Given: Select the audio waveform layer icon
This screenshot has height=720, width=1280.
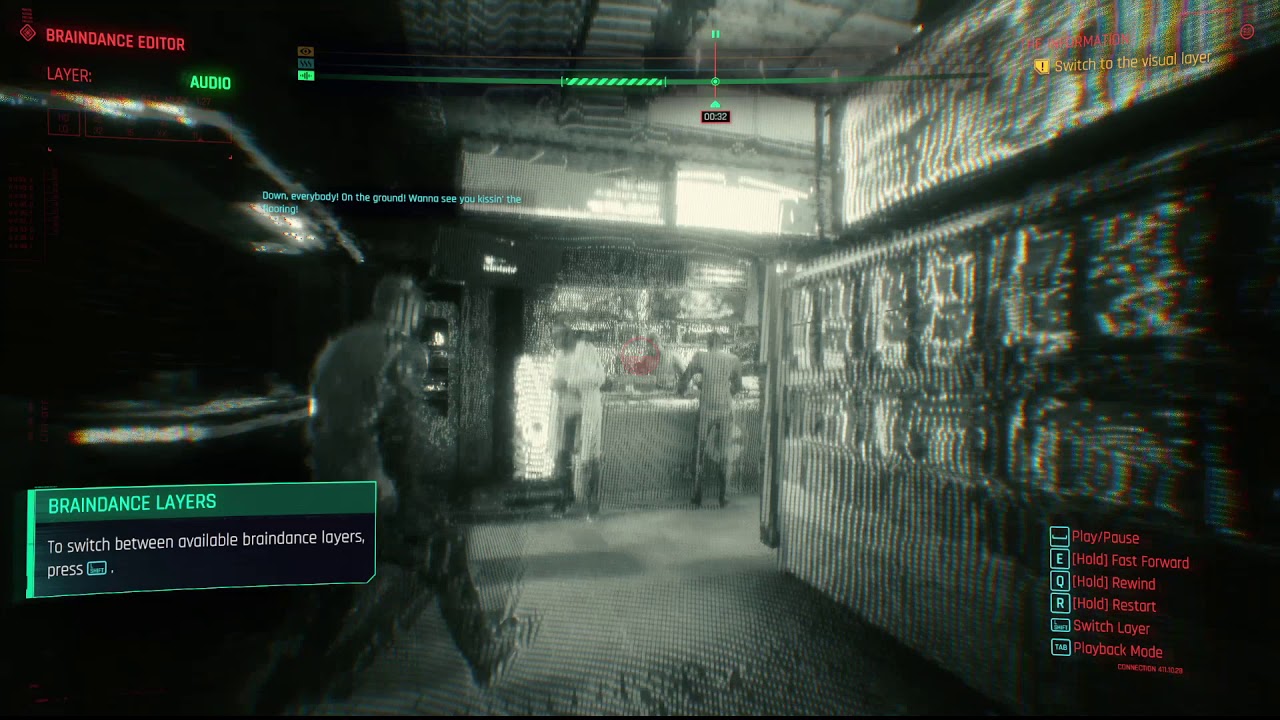Looking at the screenshot, I should pos(306,75).
